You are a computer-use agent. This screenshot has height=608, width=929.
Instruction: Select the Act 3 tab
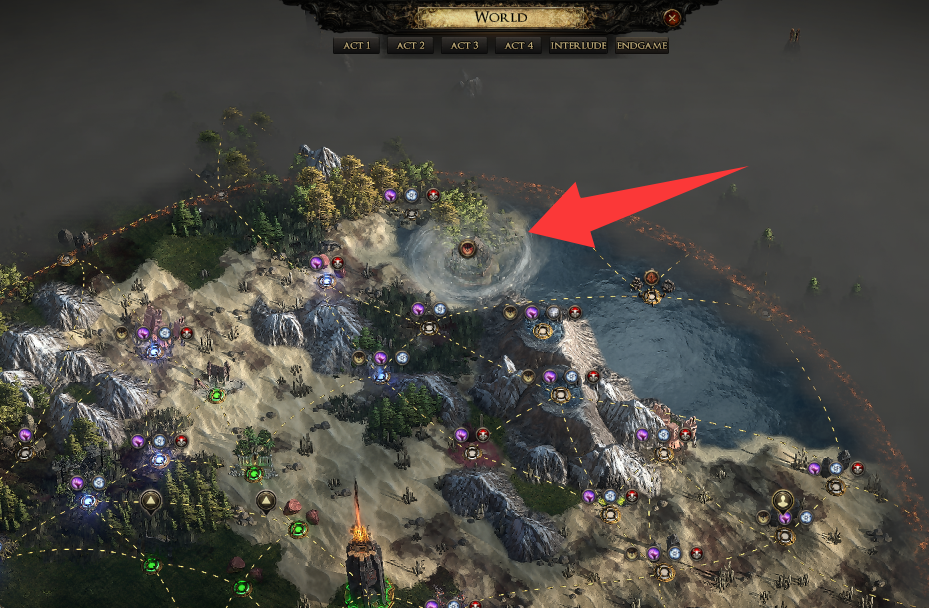[464, 46]
